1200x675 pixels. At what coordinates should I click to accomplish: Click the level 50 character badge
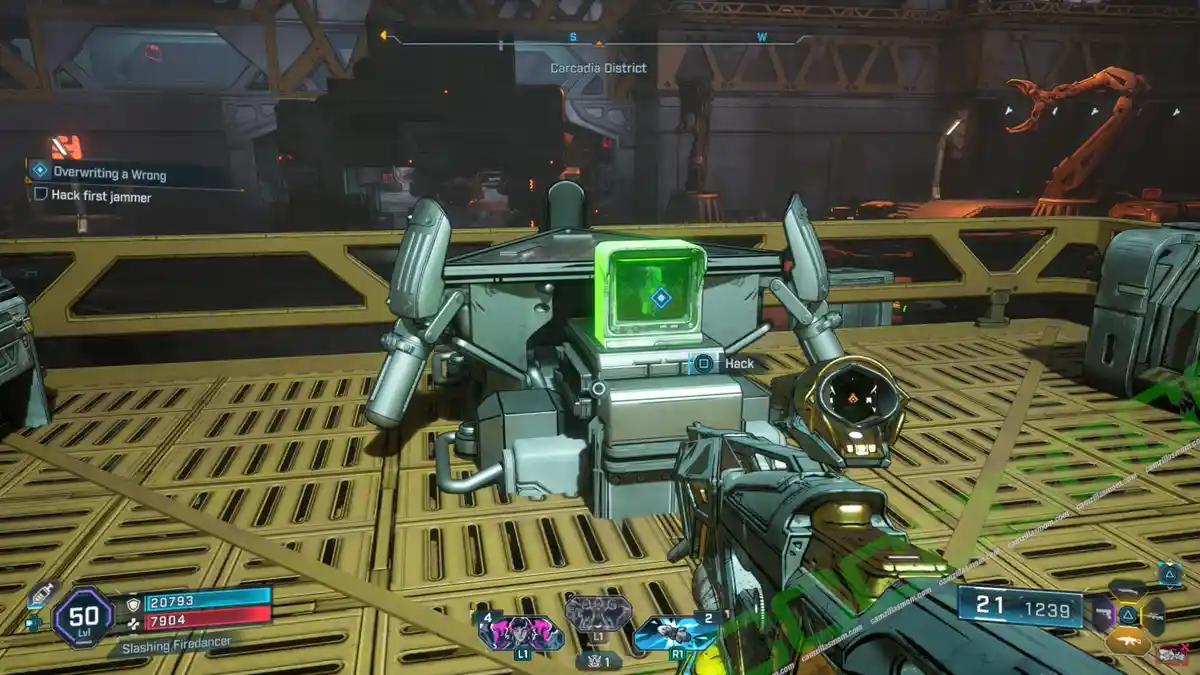coord(83,617)
